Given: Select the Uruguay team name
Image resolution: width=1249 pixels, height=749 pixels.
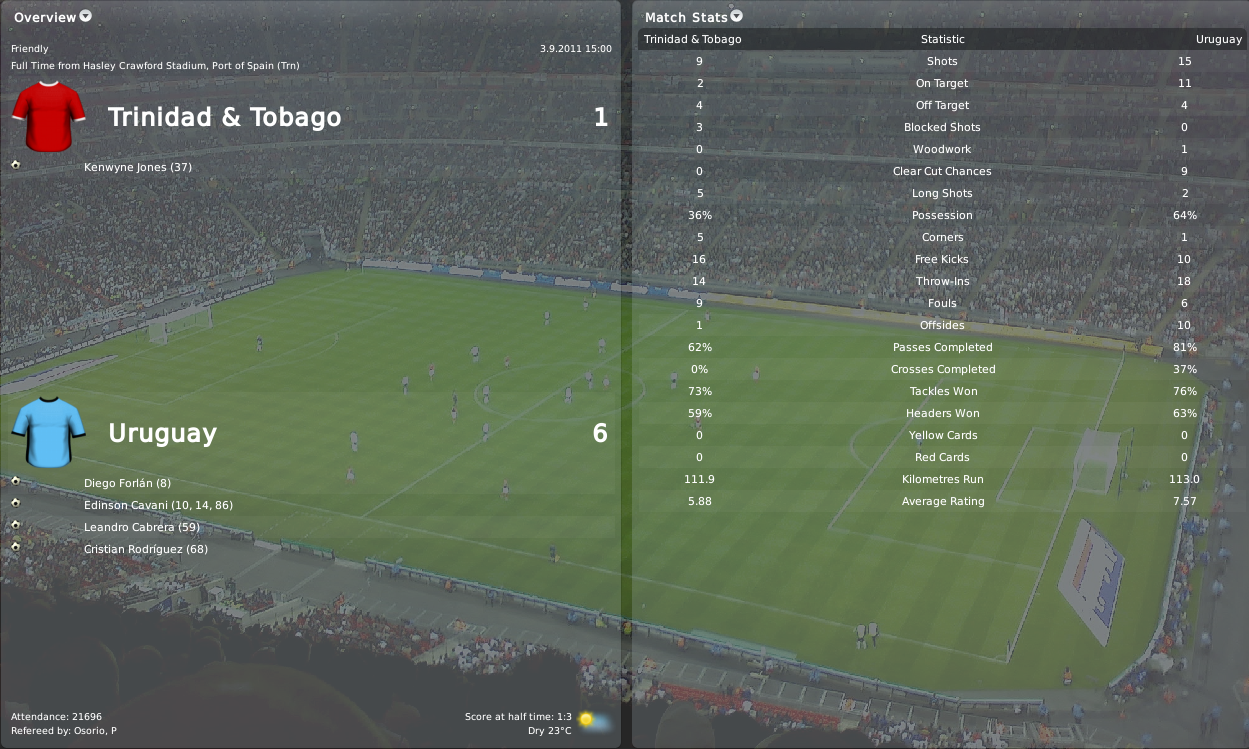Looking at the screenshot, I should coord(162,433).
